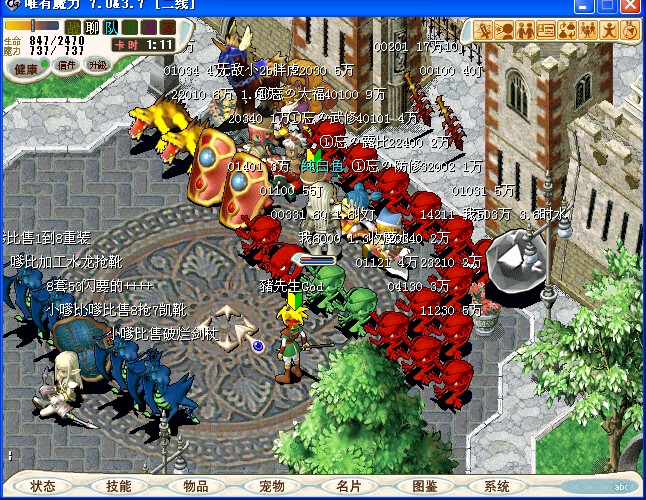The height and width of the screenshot is (500, 646).
Task: Toggle the abc input mode indicator
Action: (x=621, y=487)
